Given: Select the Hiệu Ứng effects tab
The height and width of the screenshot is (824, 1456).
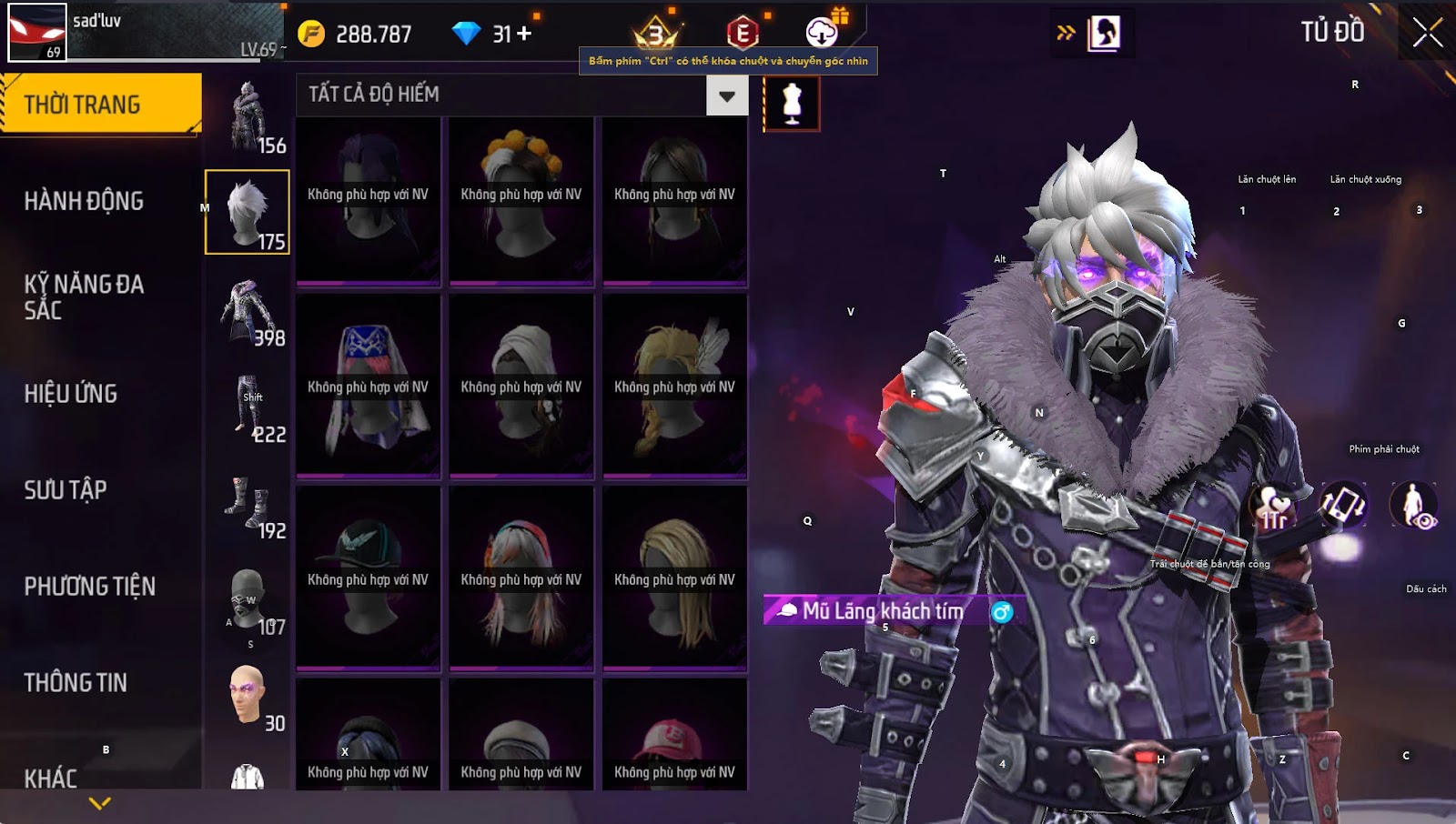Looking at the screenshot, I should click(71, 394).
